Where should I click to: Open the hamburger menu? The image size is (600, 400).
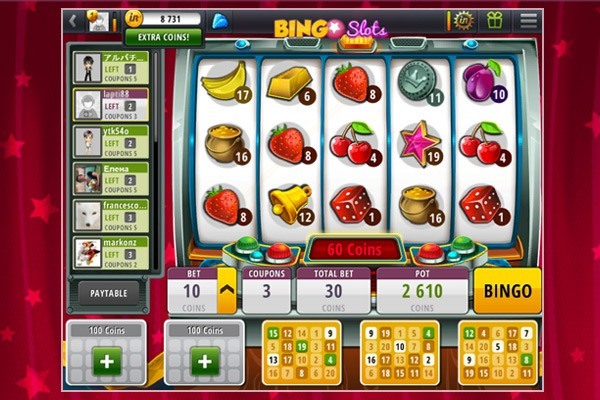tap(528, 20)
